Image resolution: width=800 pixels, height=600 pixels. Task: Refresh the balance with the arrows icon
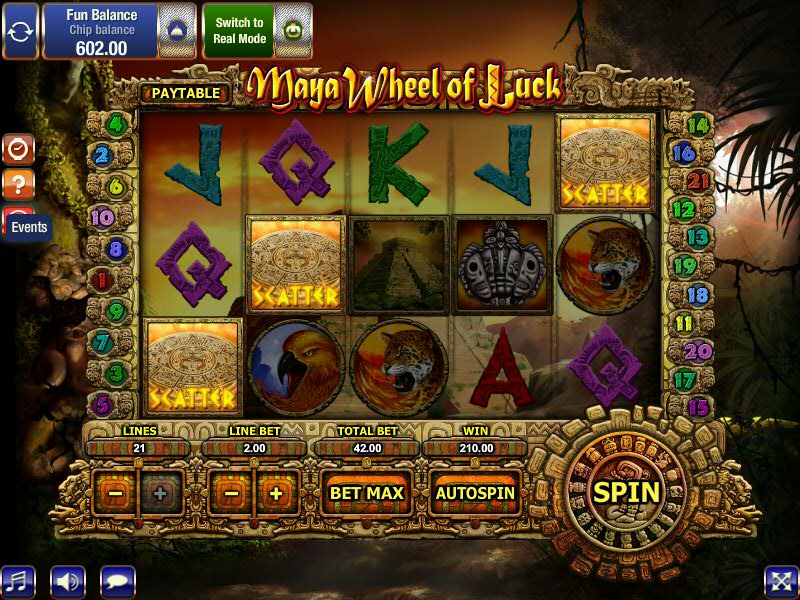20,30
